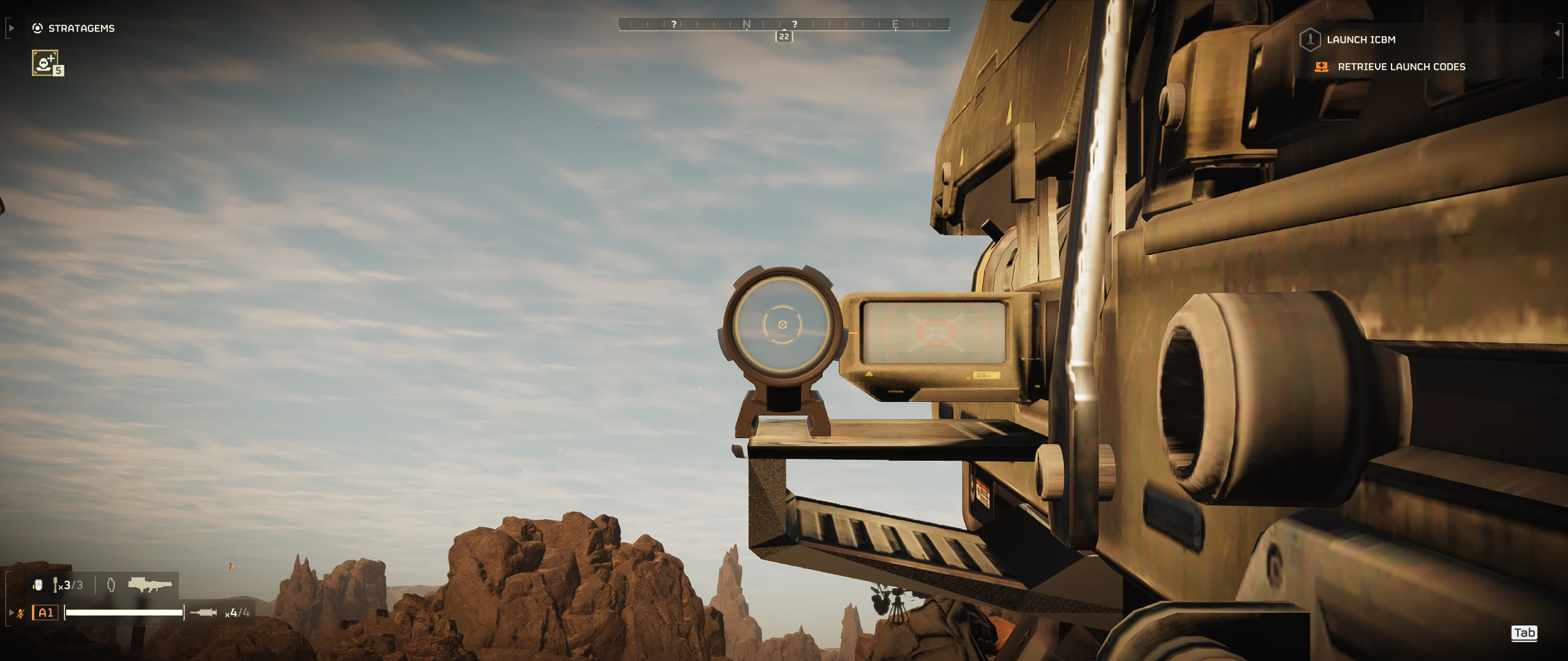Viewport: 1568px width, 661px height.
Task: Select the Reinforce stratagem icon
Action: click(x=45, y=62)
